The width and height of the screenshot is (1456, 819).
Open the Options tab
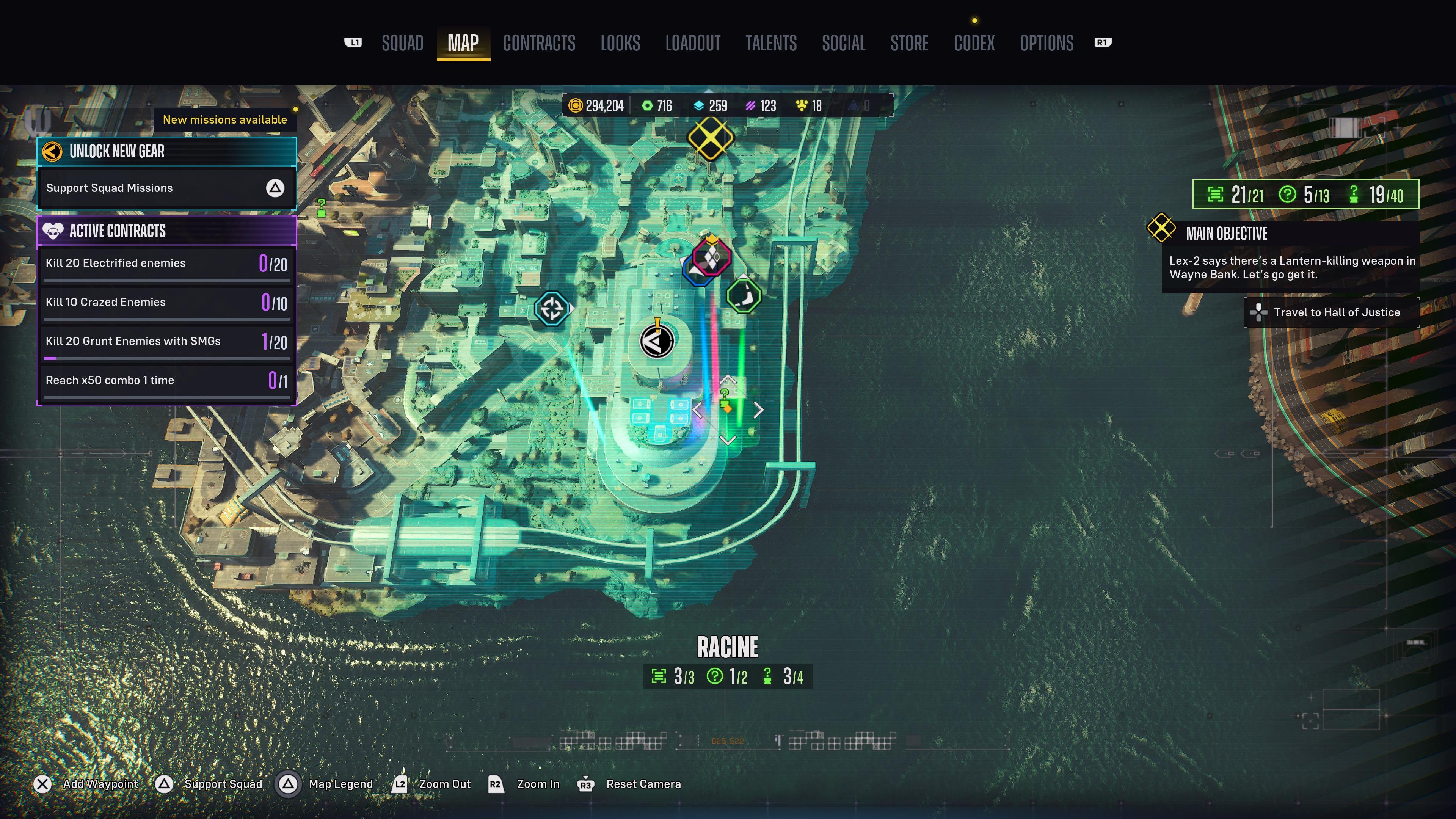(x=1046, y=43)
